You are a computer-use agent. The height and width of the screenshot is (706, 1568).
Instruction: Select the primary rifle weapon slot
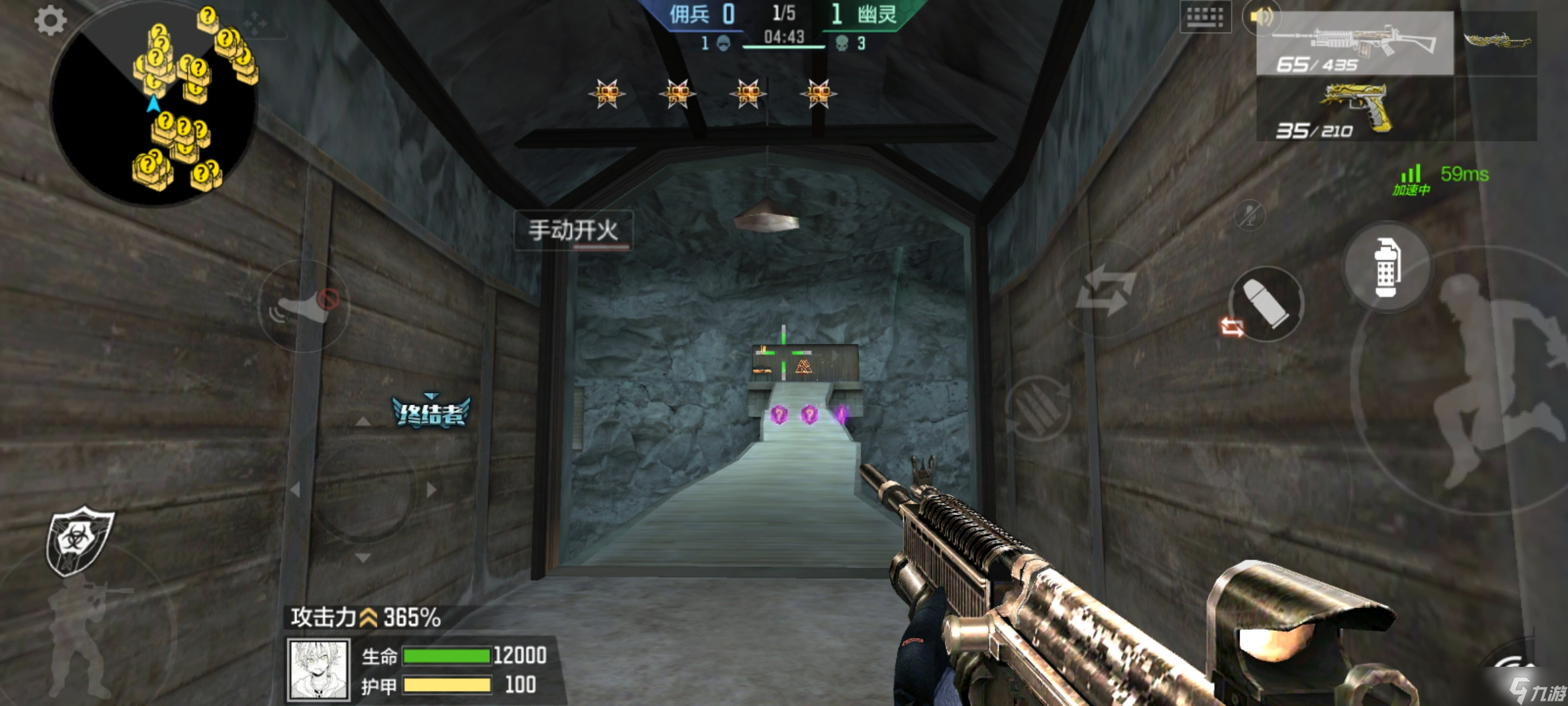pos(1354,44)
